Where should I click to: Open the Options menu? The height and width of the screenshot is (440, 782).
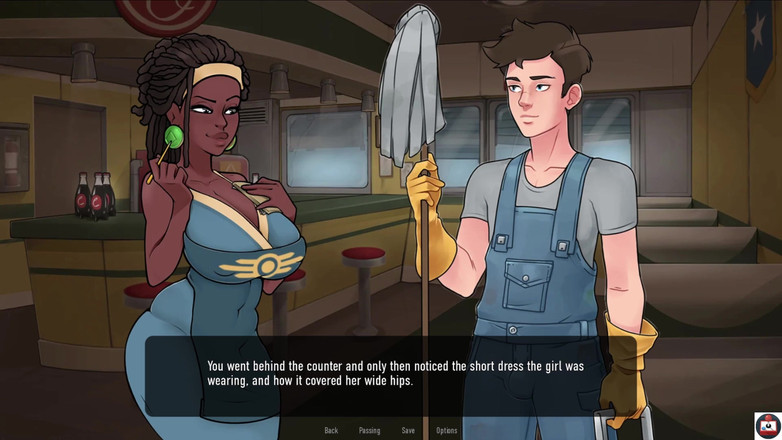[x=446, y=430]
